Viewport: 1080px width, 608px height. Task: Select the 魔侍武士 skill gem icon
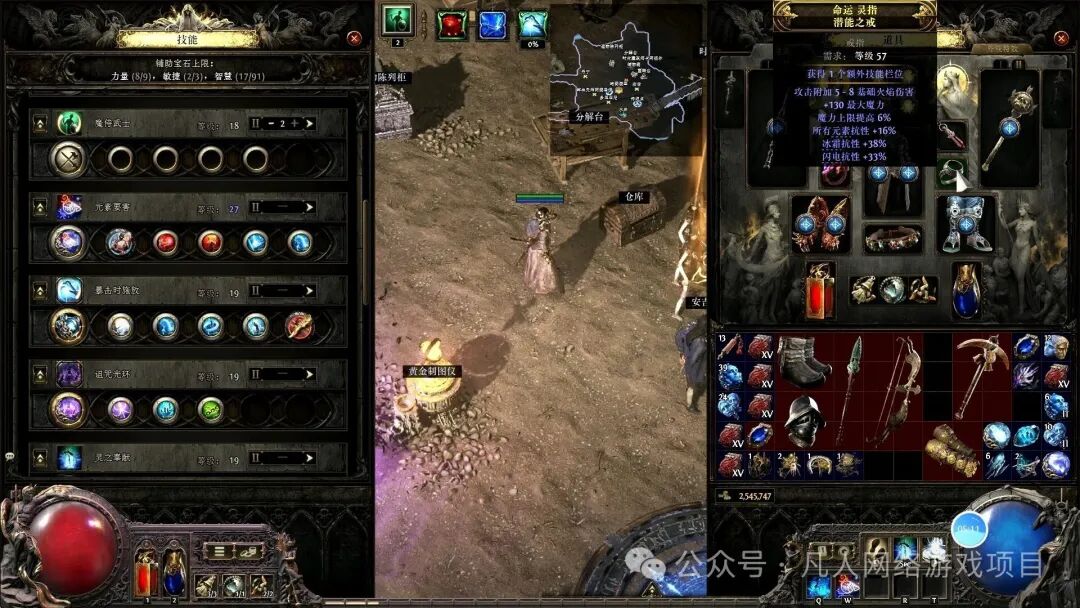(x=69, y=123)
